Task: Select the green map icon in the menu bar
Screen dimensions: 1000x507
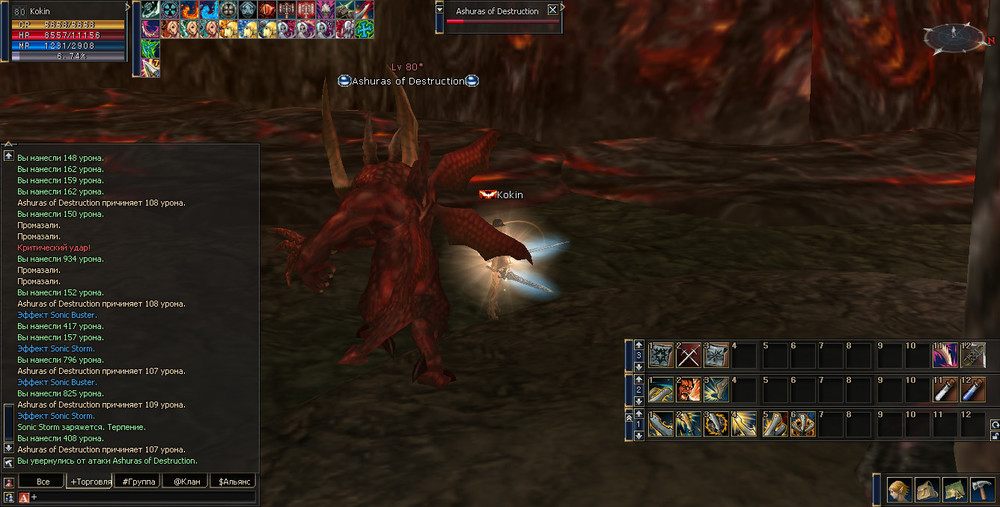Action: 953,489
